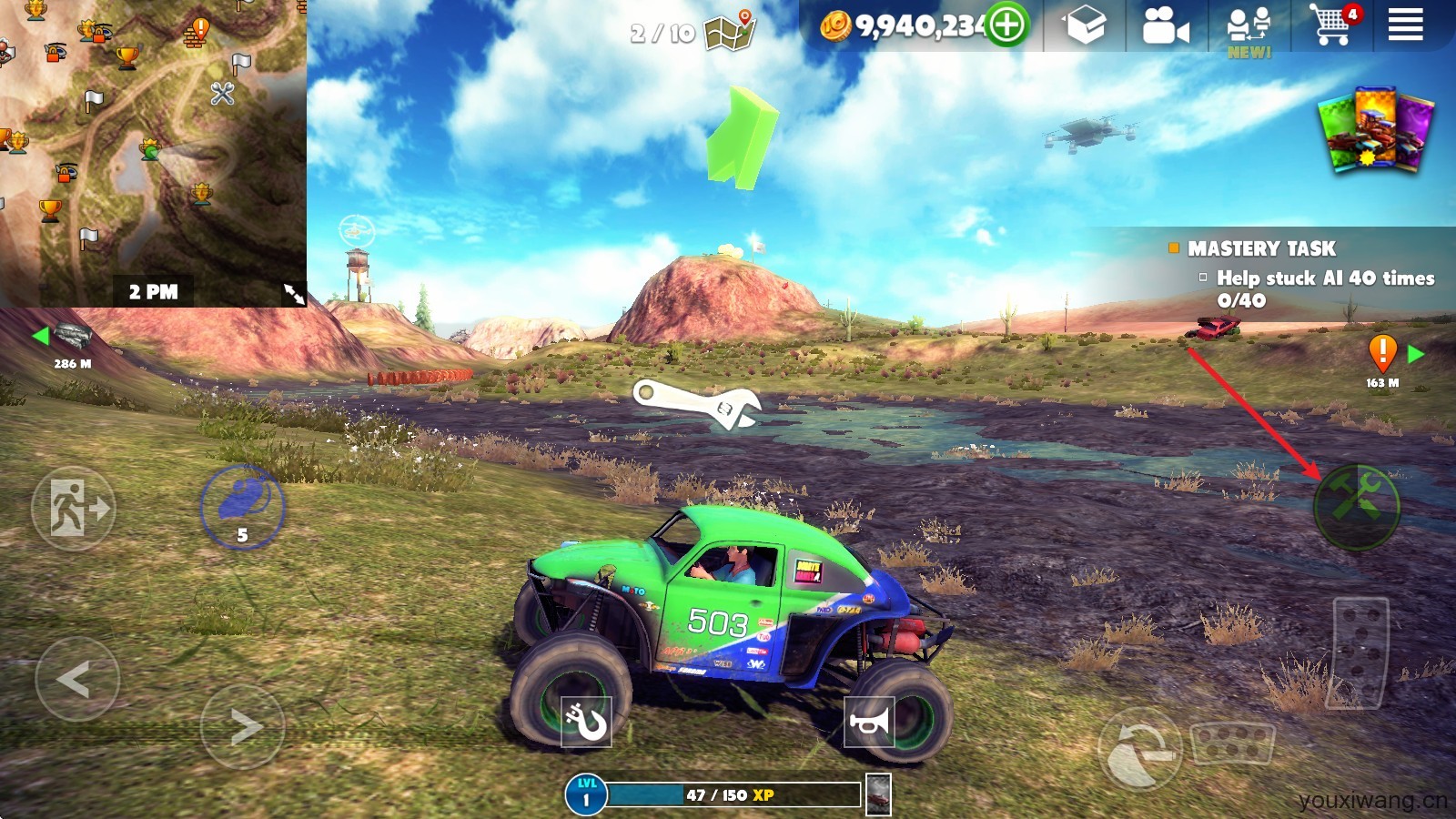Expand the minimap with the arrow button
The width and height of the screenshot is (1456, 819).
tap(293, 293)
